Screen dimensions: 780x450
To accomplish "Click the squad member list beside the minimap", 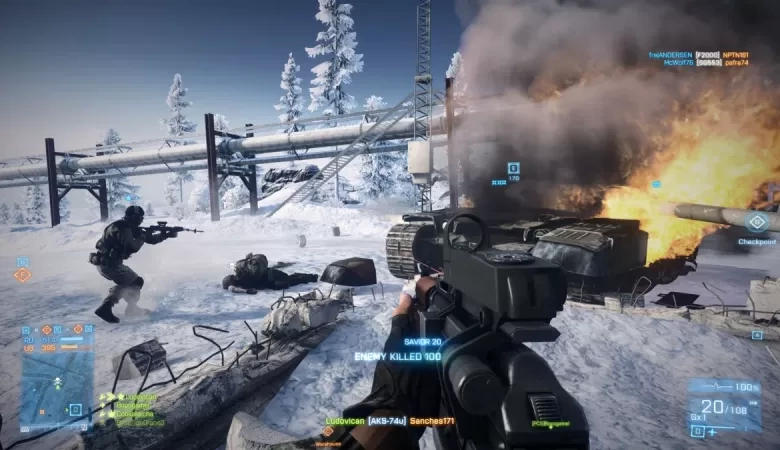I will [x=130, y=410].
